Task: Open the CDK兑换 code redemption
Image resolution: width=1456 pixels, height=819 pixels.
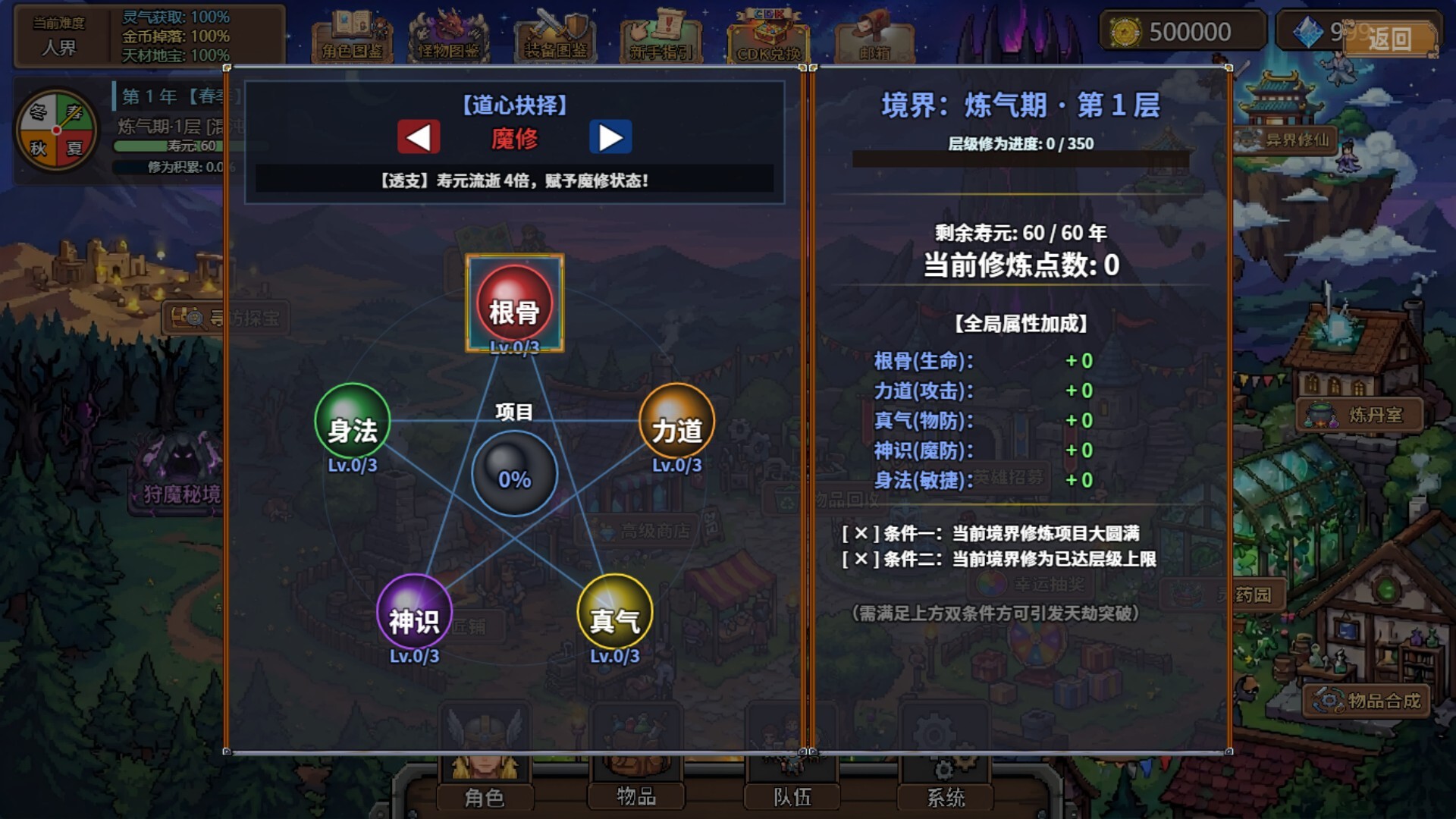Action: click(x=768, y=36)
